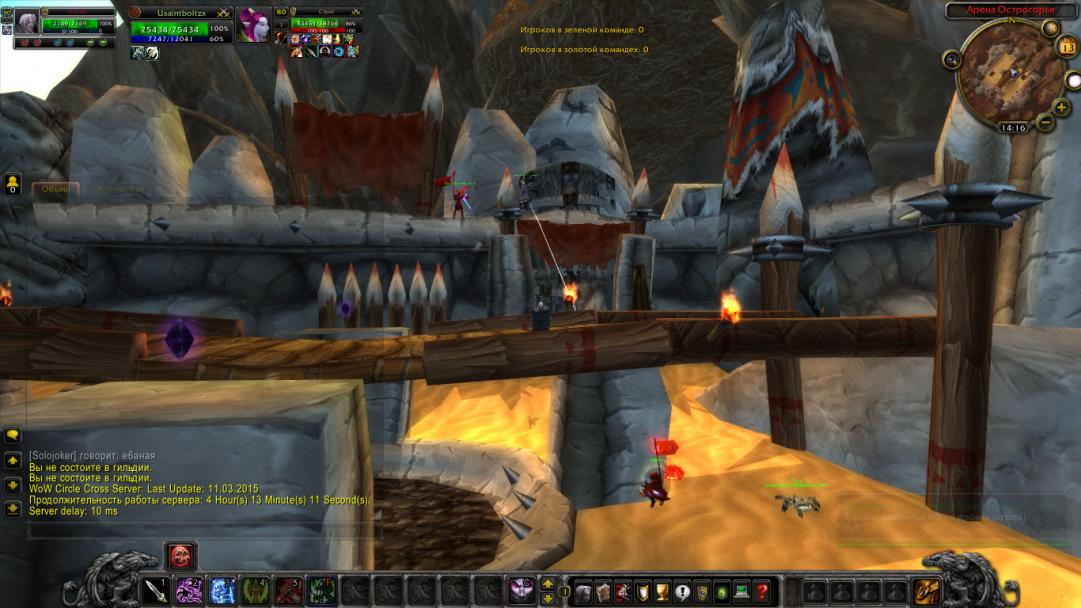The height and width of the screenshot is (608, 1081).
Task: Click the action bar page-up arrow
Action: click(x=548, y=583)
